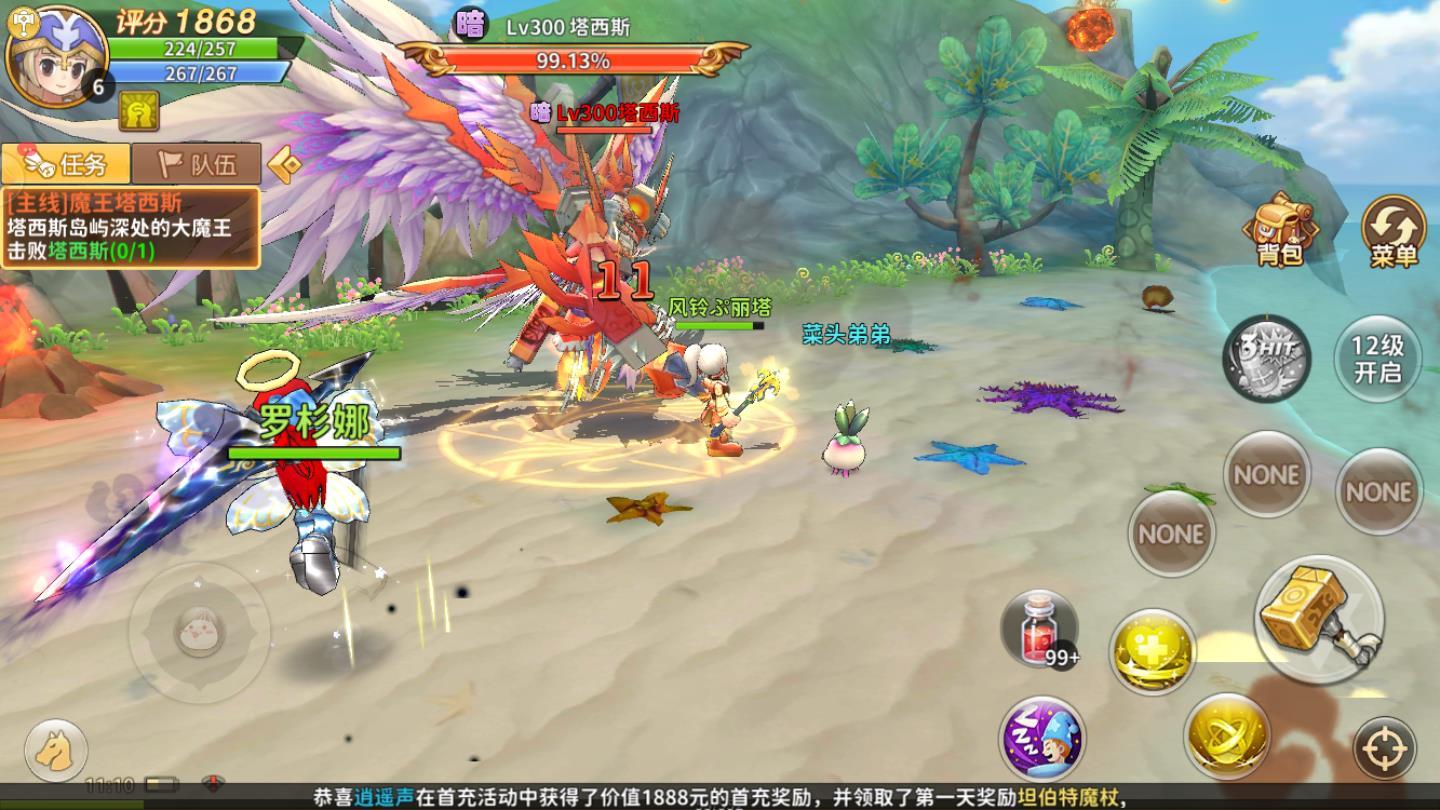Select the boss 塔西斯 health bar
The image size is (1440, 810).
(572, 60)
